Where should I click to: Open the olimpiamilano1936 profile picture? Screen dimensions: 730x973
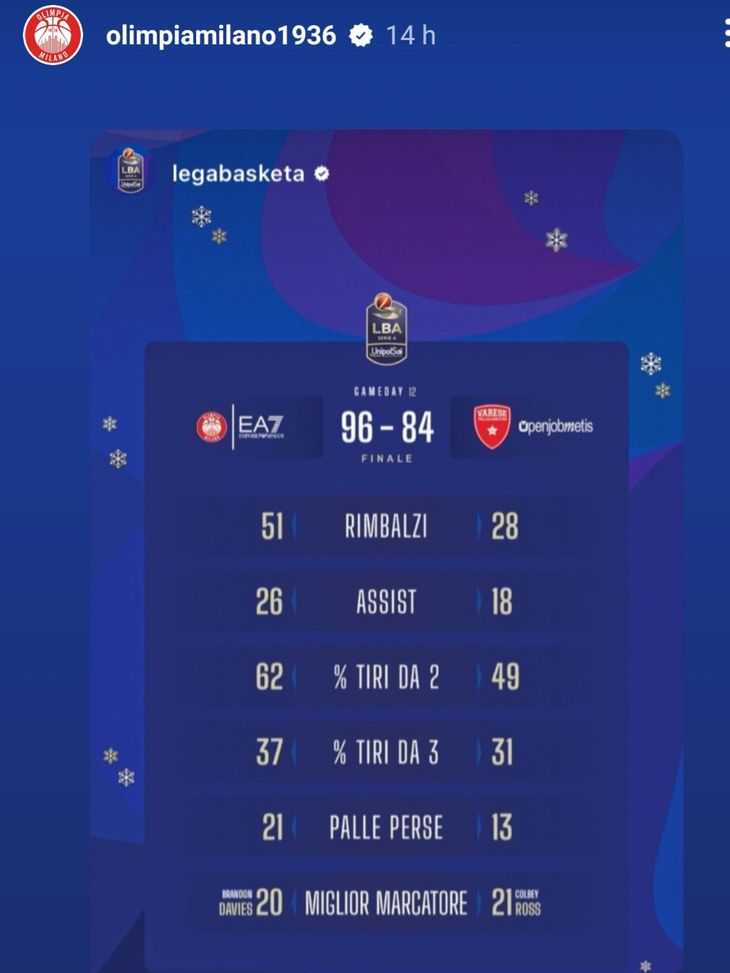(53, 36)
